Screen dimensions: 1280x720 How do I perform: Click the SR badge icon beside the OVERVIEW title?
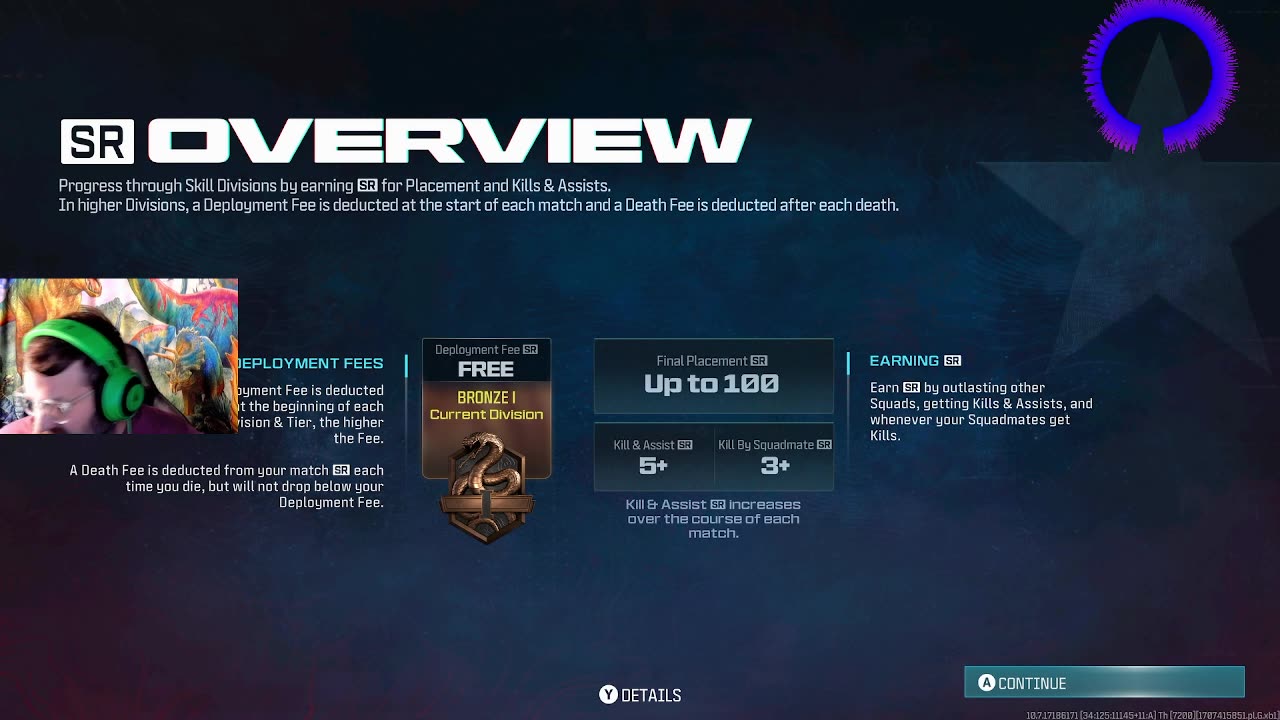(x=97, y=141)
